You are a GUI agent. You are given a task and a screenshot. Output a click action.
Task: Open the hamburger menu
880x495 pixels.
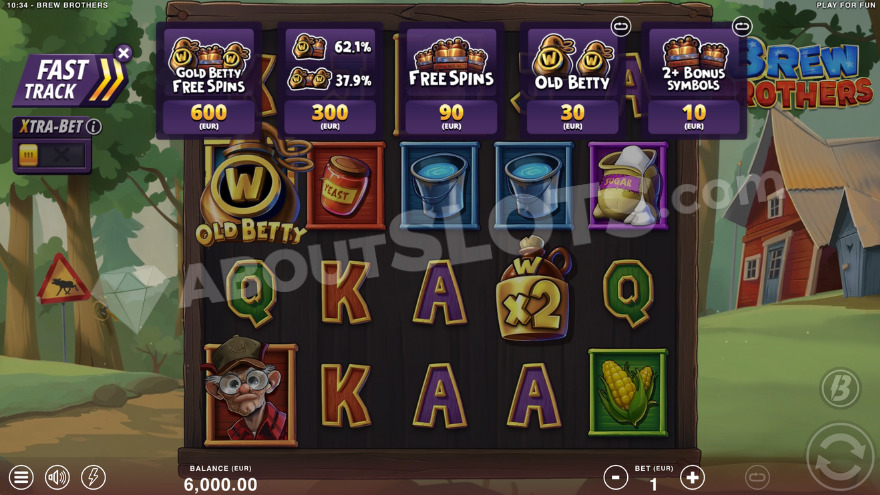click(x=21, y=477)
